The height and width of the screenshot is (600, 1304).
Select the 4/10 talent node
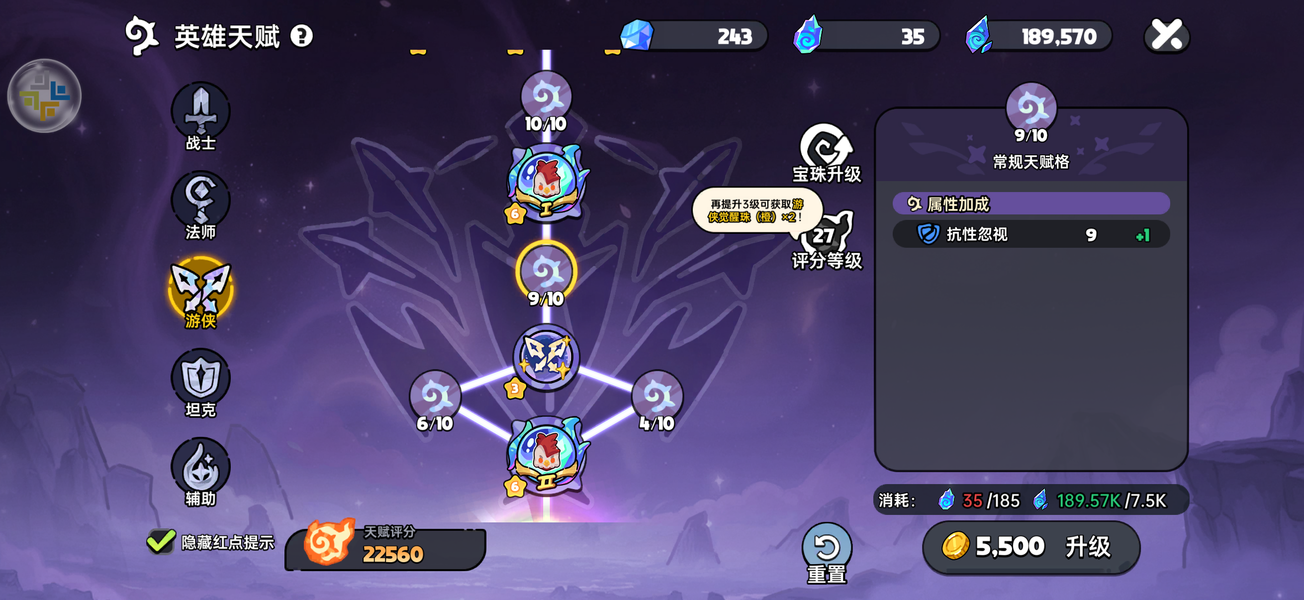click(x=657, y=397)
